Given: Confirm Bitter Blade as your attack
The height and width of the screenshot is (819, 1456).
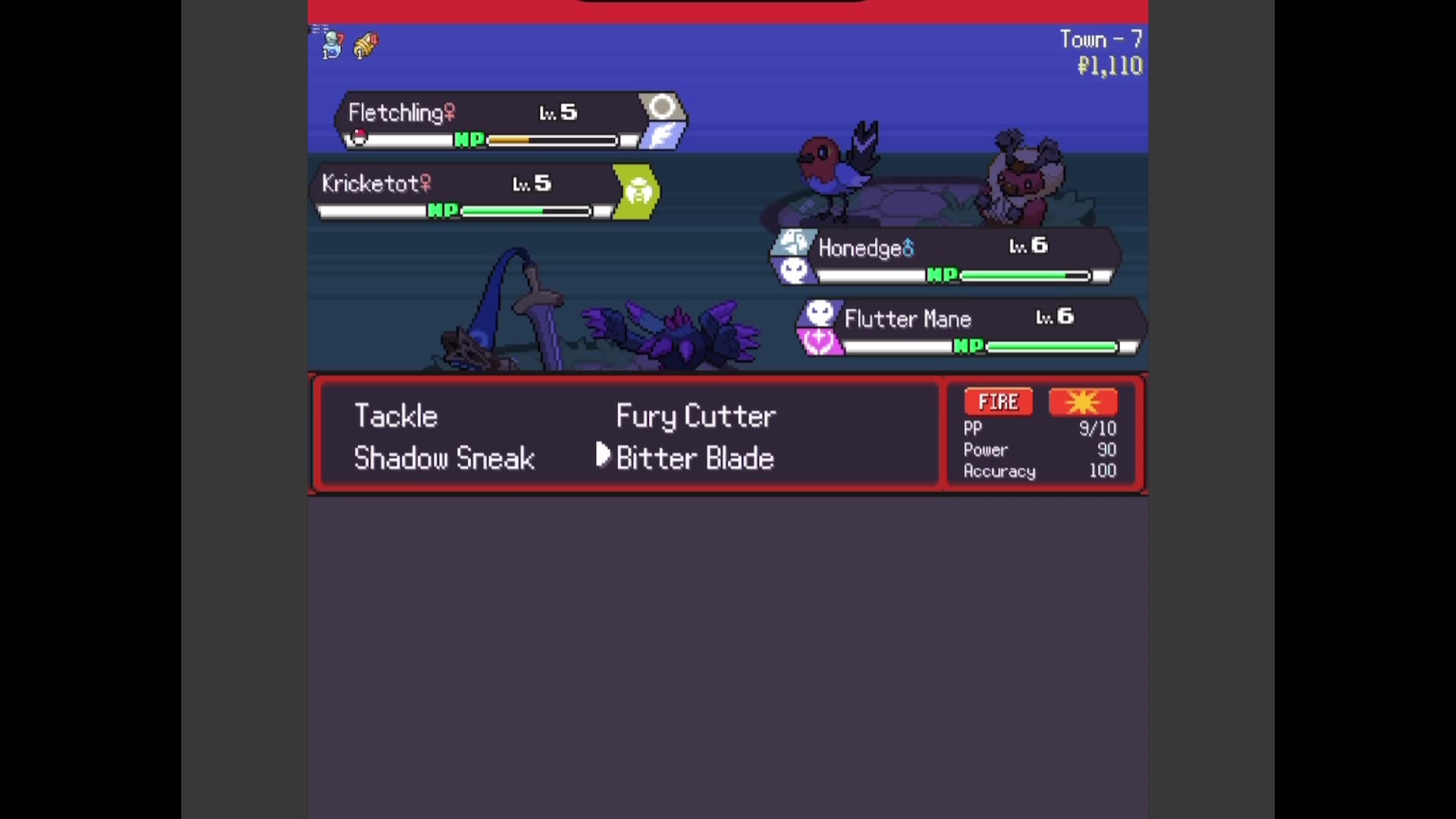Looking at the screenshot, I should [694, 458].
